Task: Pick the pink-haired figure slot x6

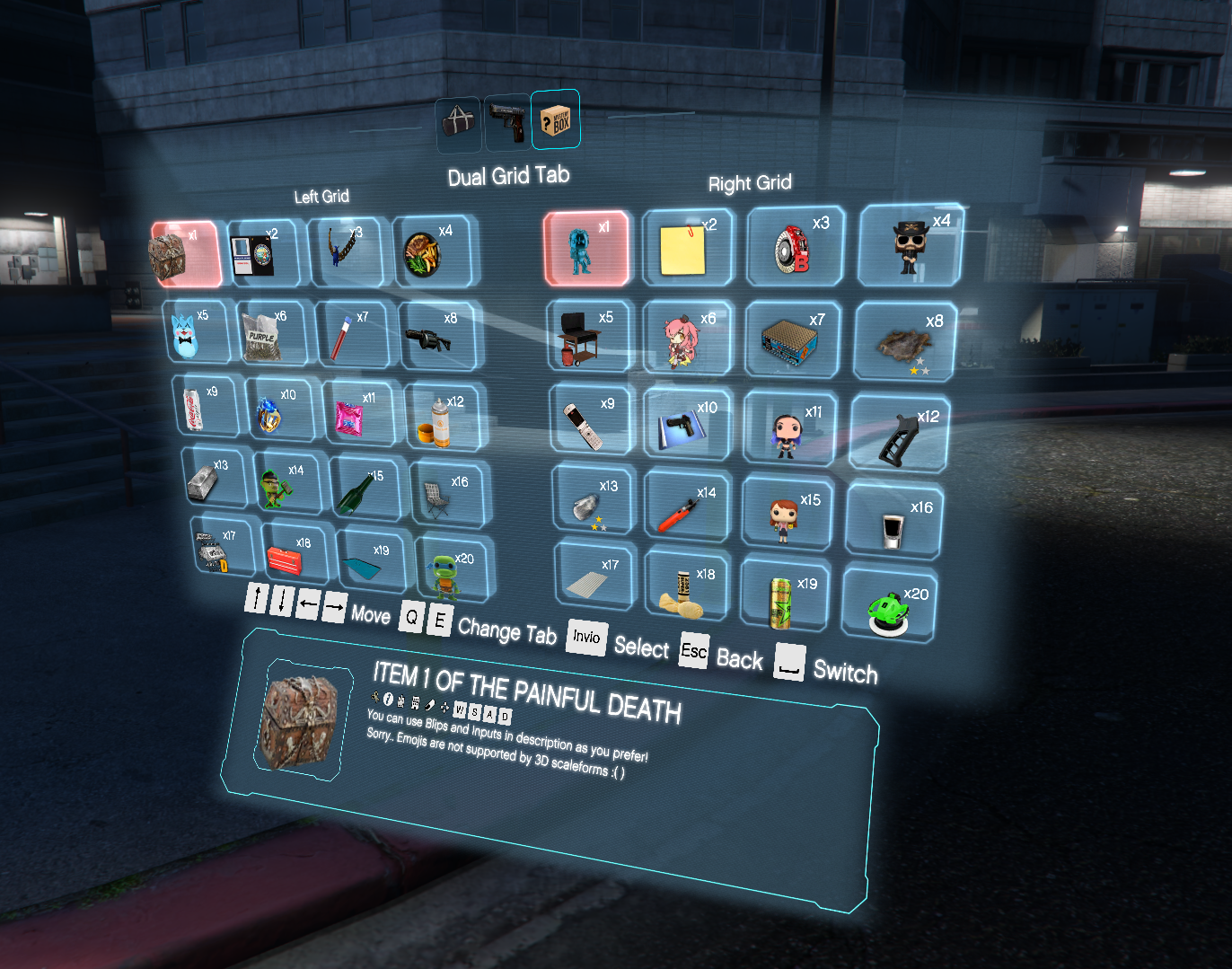Action: (x=689, y=338)
